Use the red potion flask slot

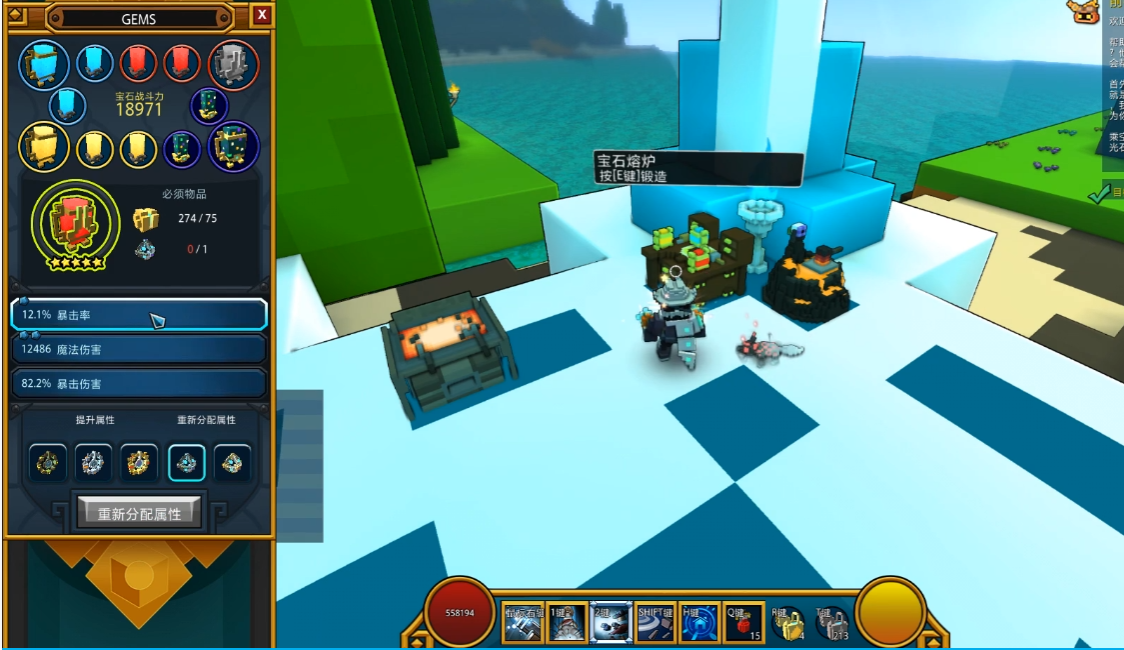744,622
